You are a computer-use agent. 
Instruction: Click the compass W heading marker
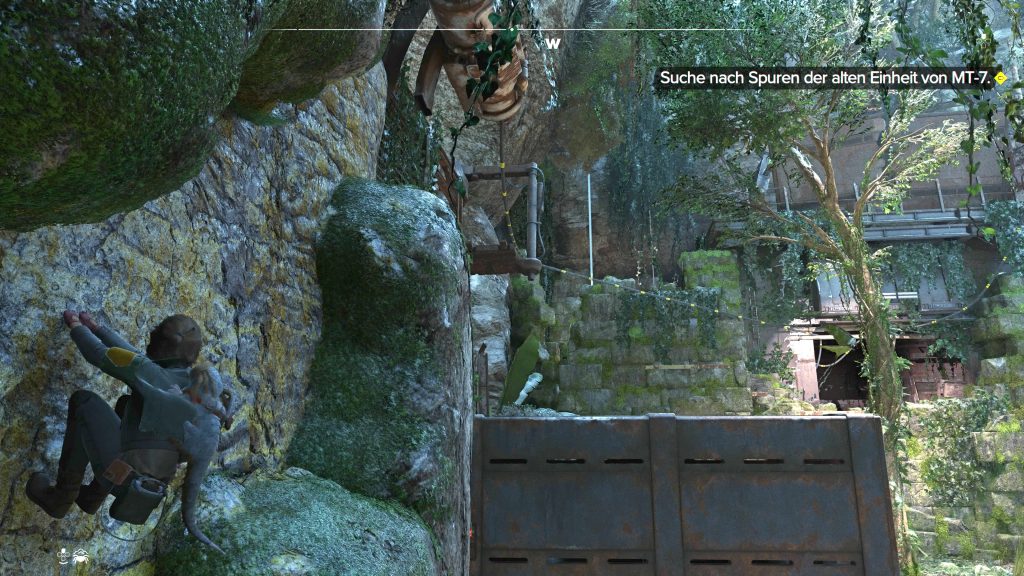[x=552, y=43]
